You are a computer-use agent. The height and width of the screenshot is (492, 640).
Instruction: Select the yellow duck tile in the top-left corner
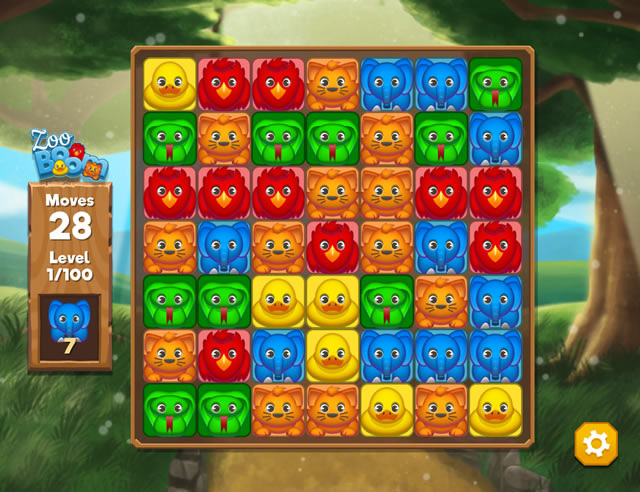(169, 84)
